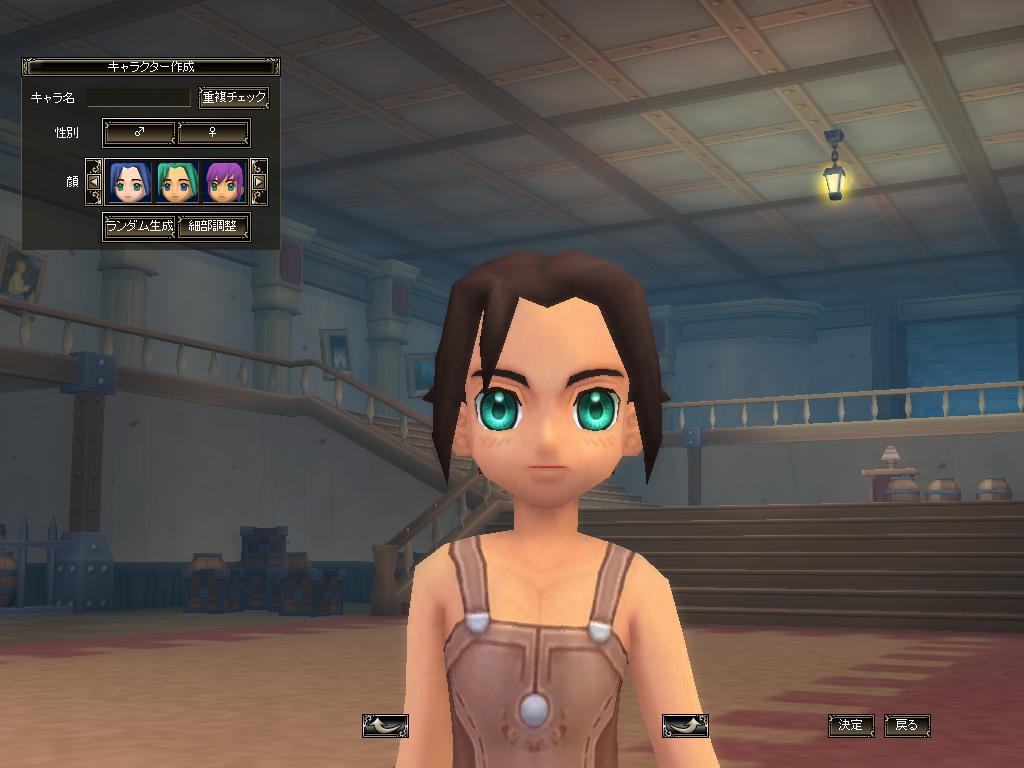Rotate character using the bottom-left curved arrow
Viewport: 1024px width, 768px height.
(x=385, y=725)
